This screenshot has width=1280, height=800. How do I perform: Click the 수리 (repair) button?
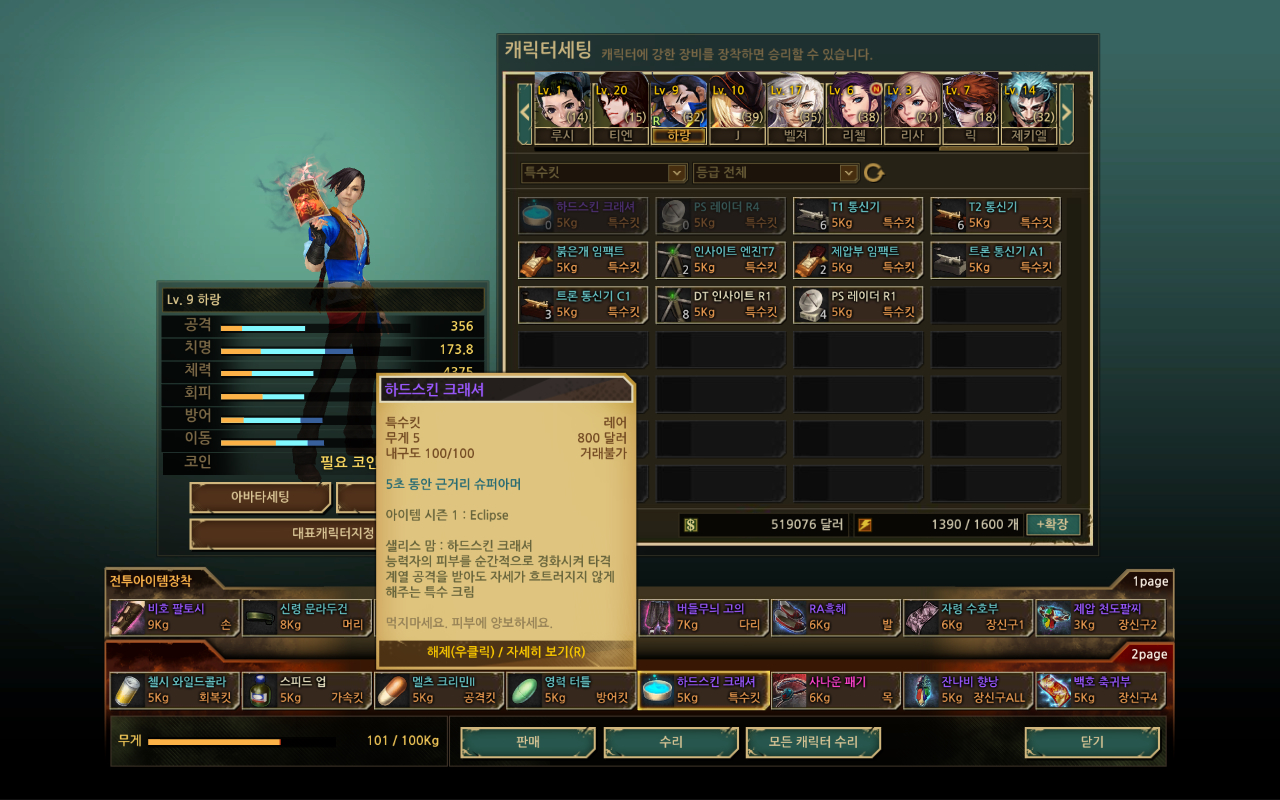coord(670,743)
